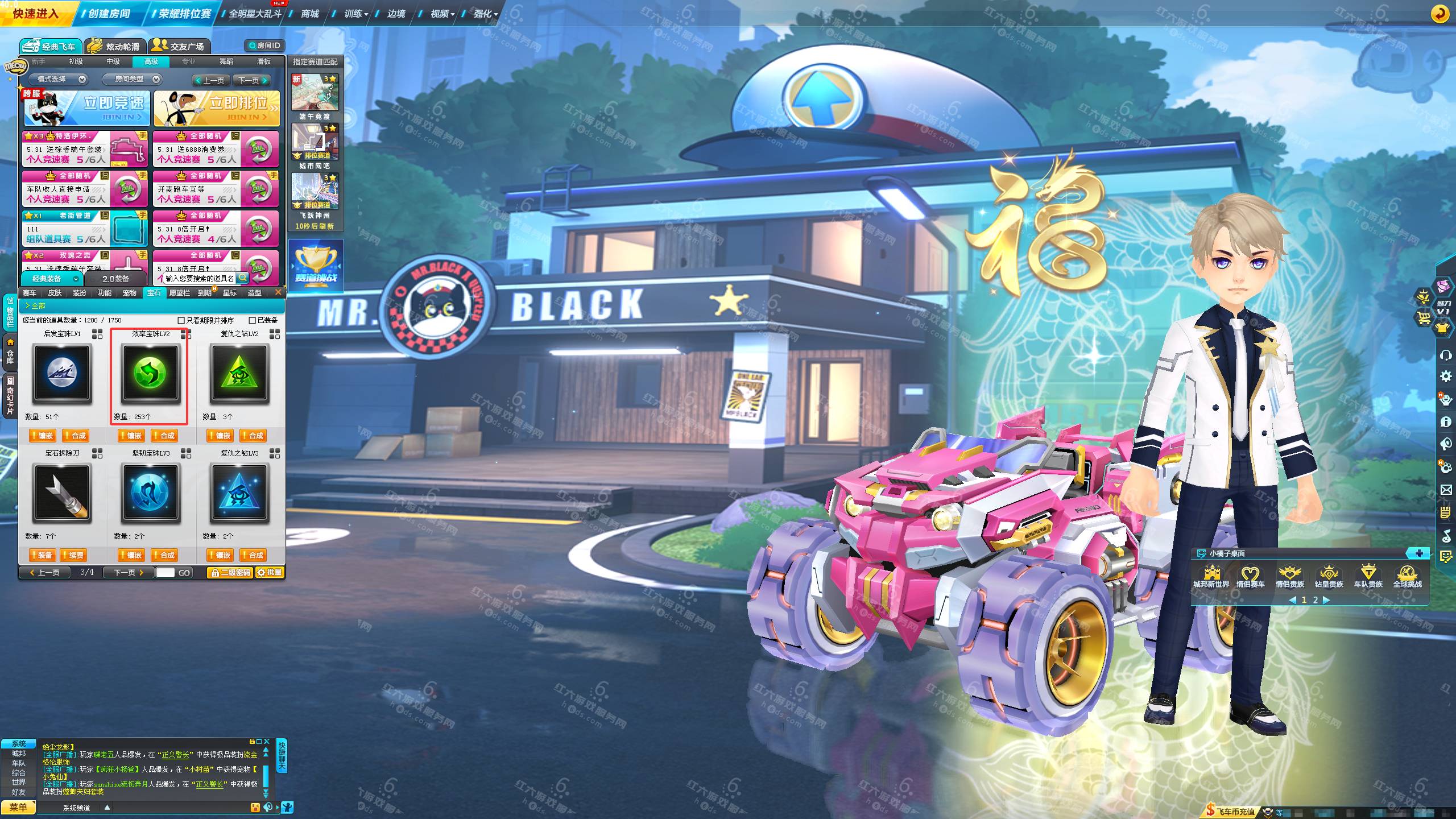1456x819 pixels.
Task: Go to inventory 下一页 next page
Action: coord(128,572)
